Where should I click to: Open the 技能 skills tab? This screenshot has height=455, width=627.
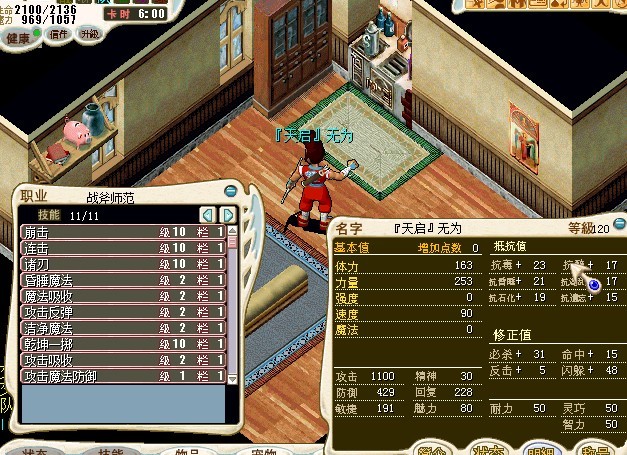tap(112, 450)
